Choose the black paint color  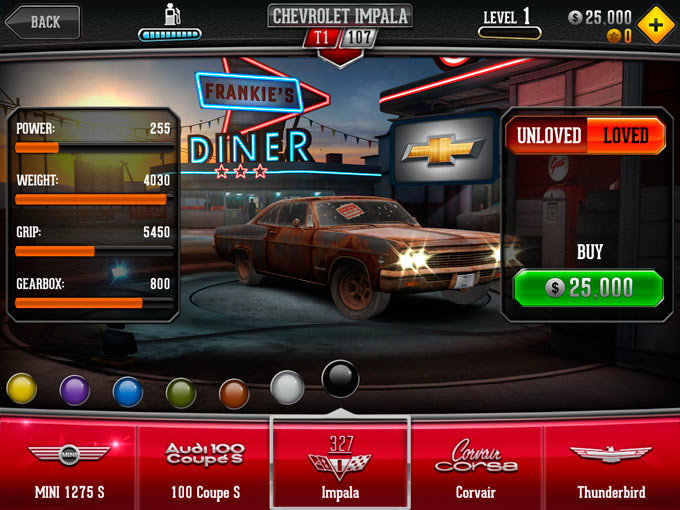(340, 379)
